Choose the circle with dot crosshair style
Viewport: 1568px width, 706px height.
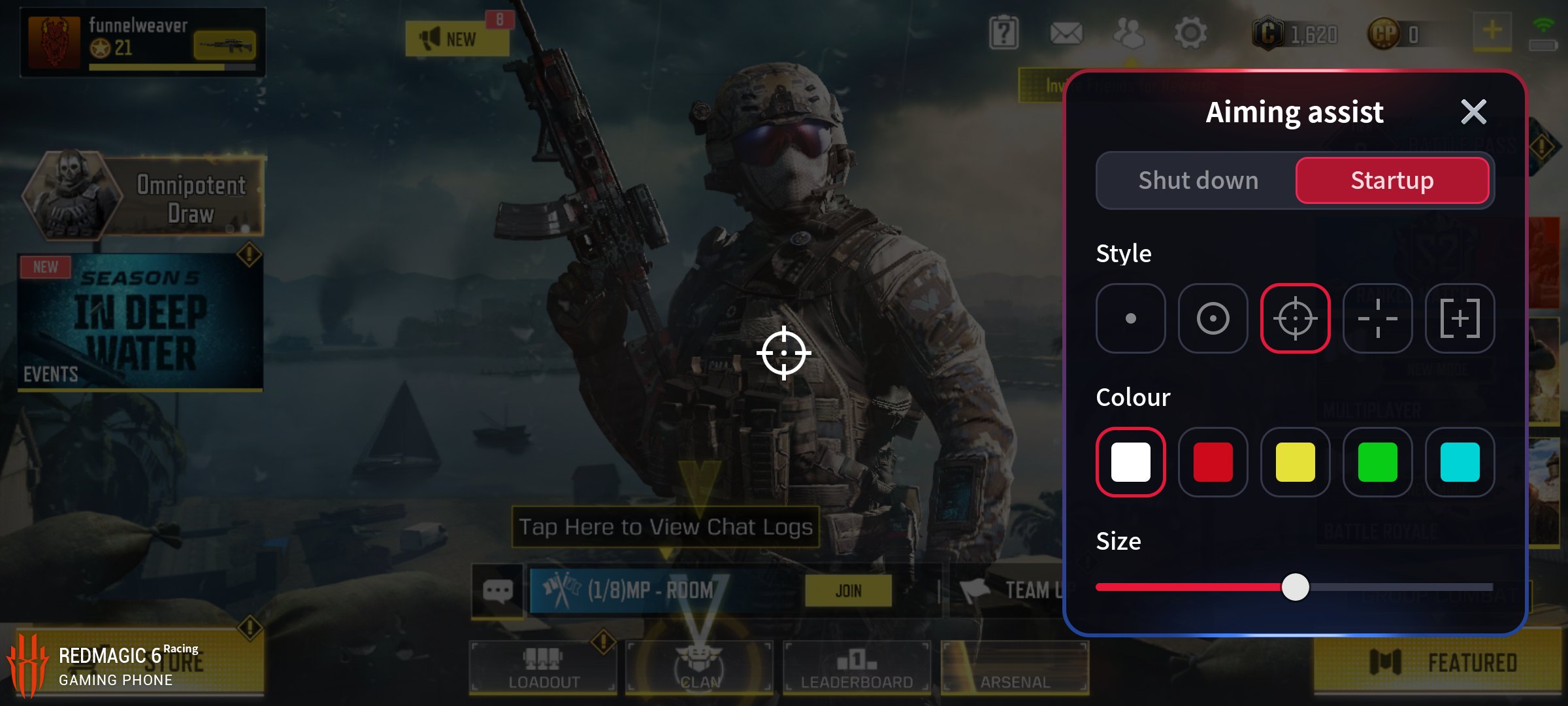point(1213,318)
